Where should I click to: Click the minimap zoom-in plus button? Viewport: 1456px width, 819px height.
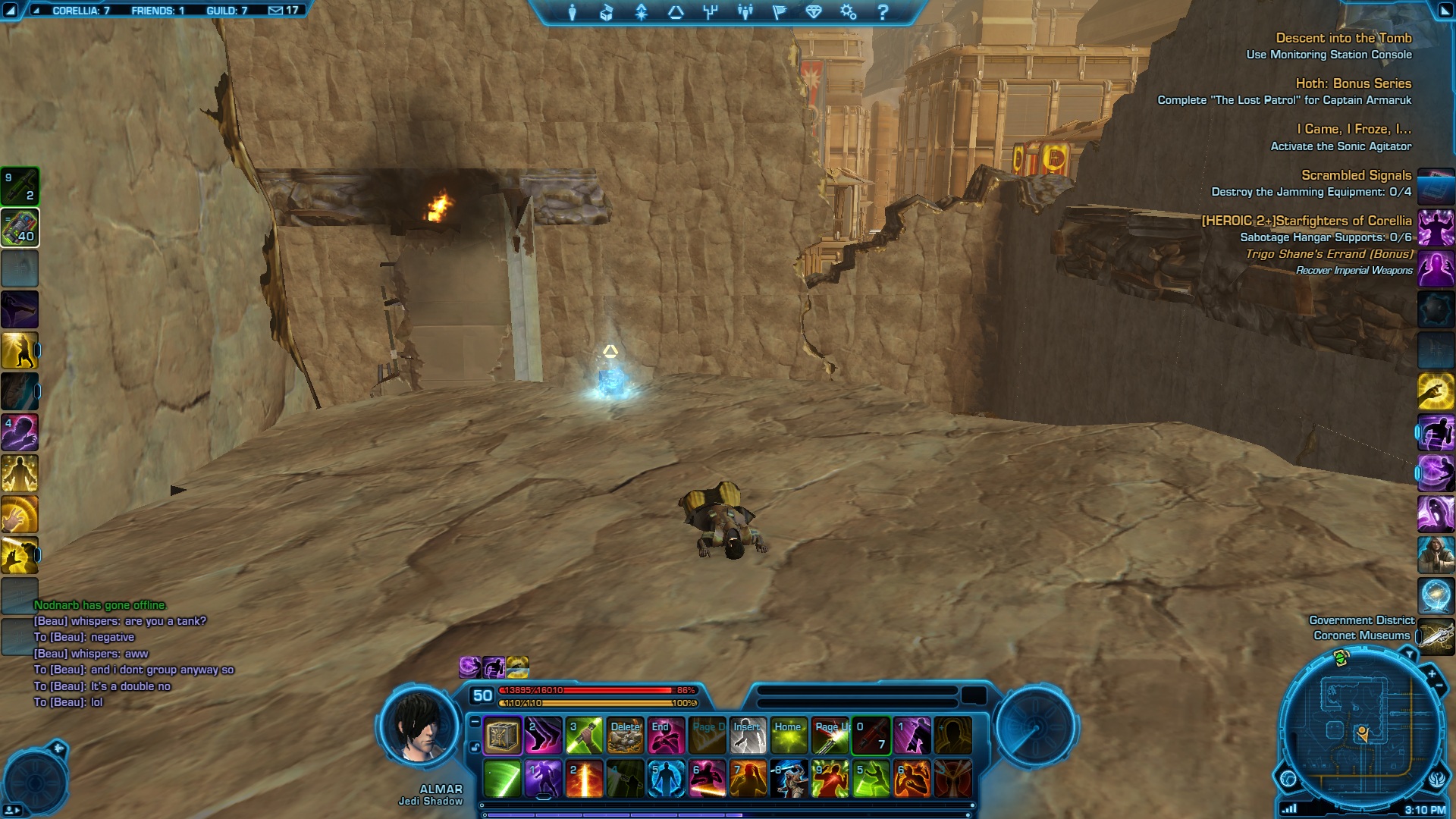coord(1432,673)
